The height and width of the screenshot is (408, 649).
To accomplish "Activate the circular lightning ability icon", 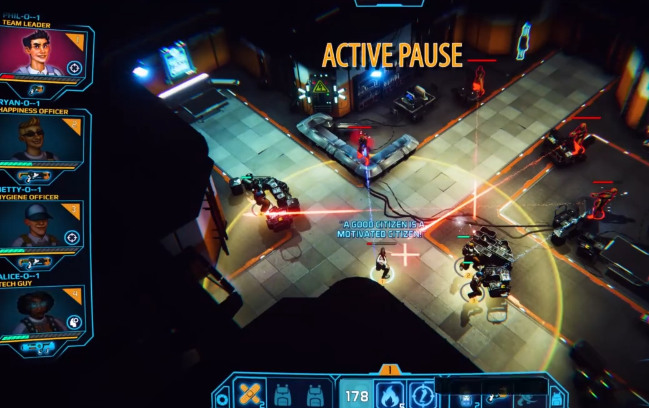I will click(x=423, y=393).
